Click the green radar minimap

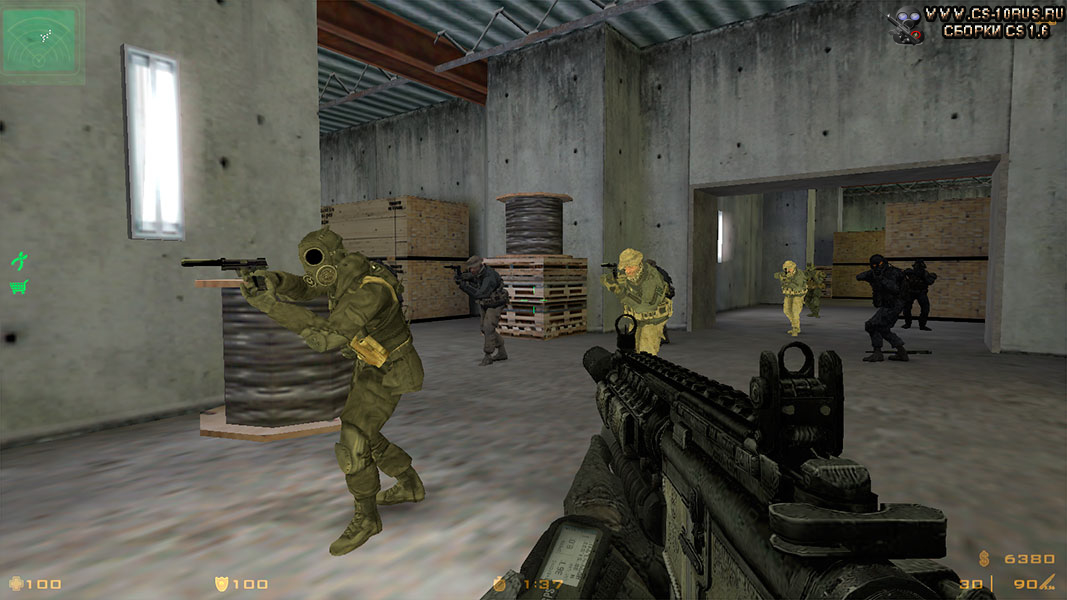(x=41, y=40)
